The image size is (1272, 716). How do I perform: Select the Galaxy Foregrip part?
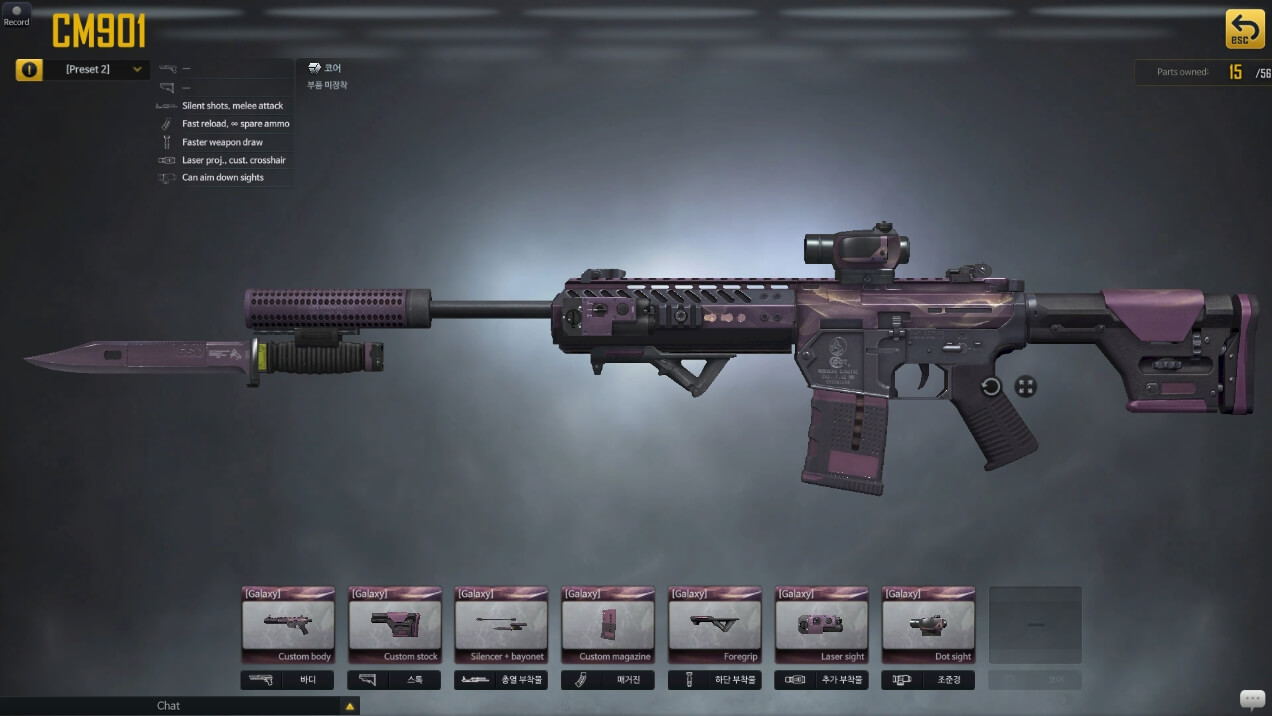716,625
